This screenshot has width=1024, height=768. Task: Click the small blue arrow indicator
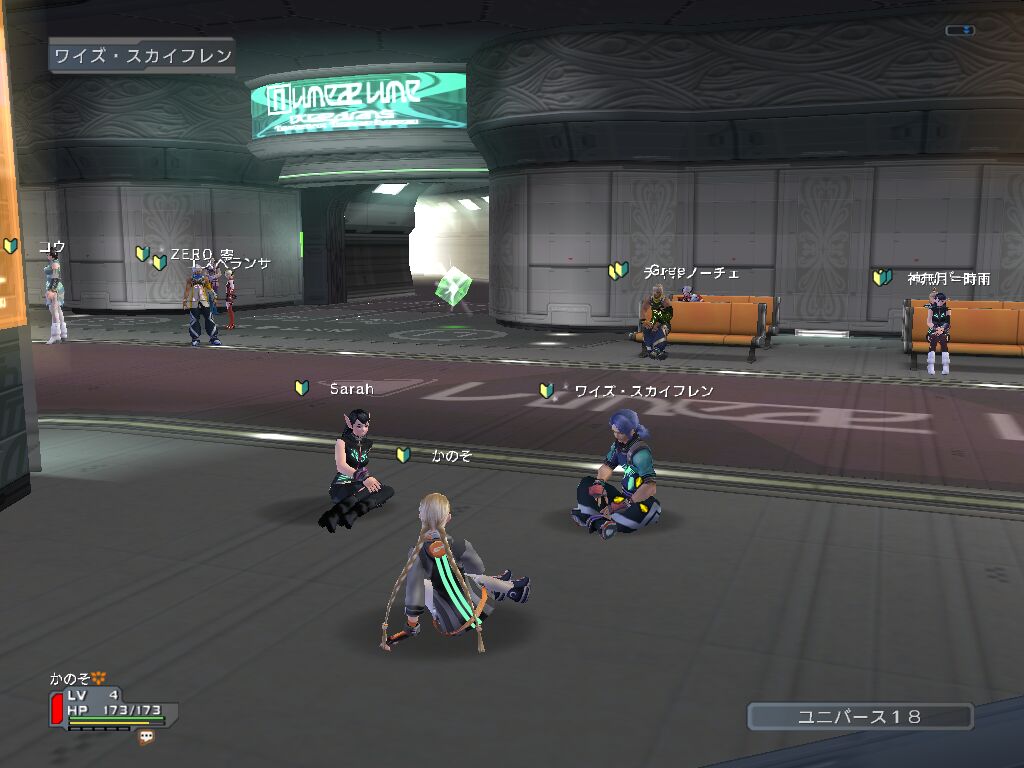[960, 30]
